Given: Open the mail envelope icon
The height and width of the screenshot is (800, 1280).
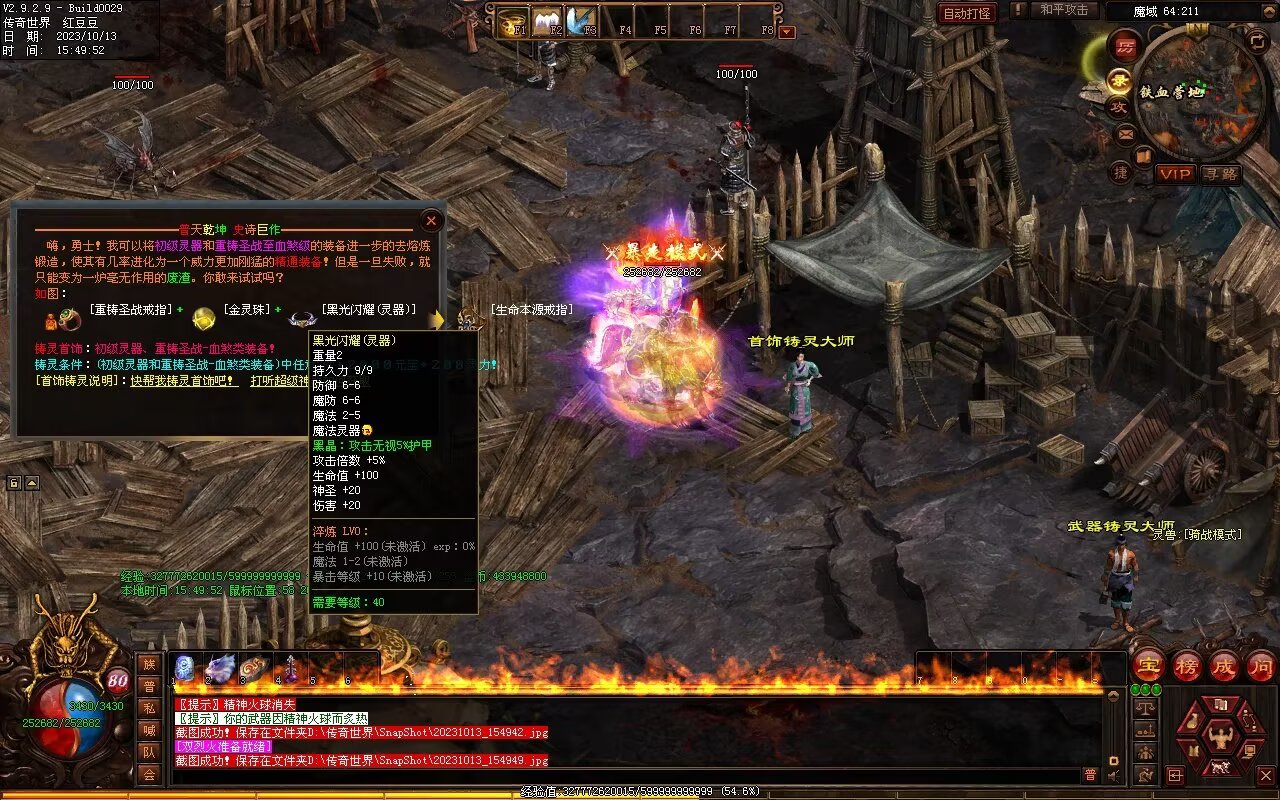Looking at the screenshot, I should pyautogui.click(x=1126, y=133).
